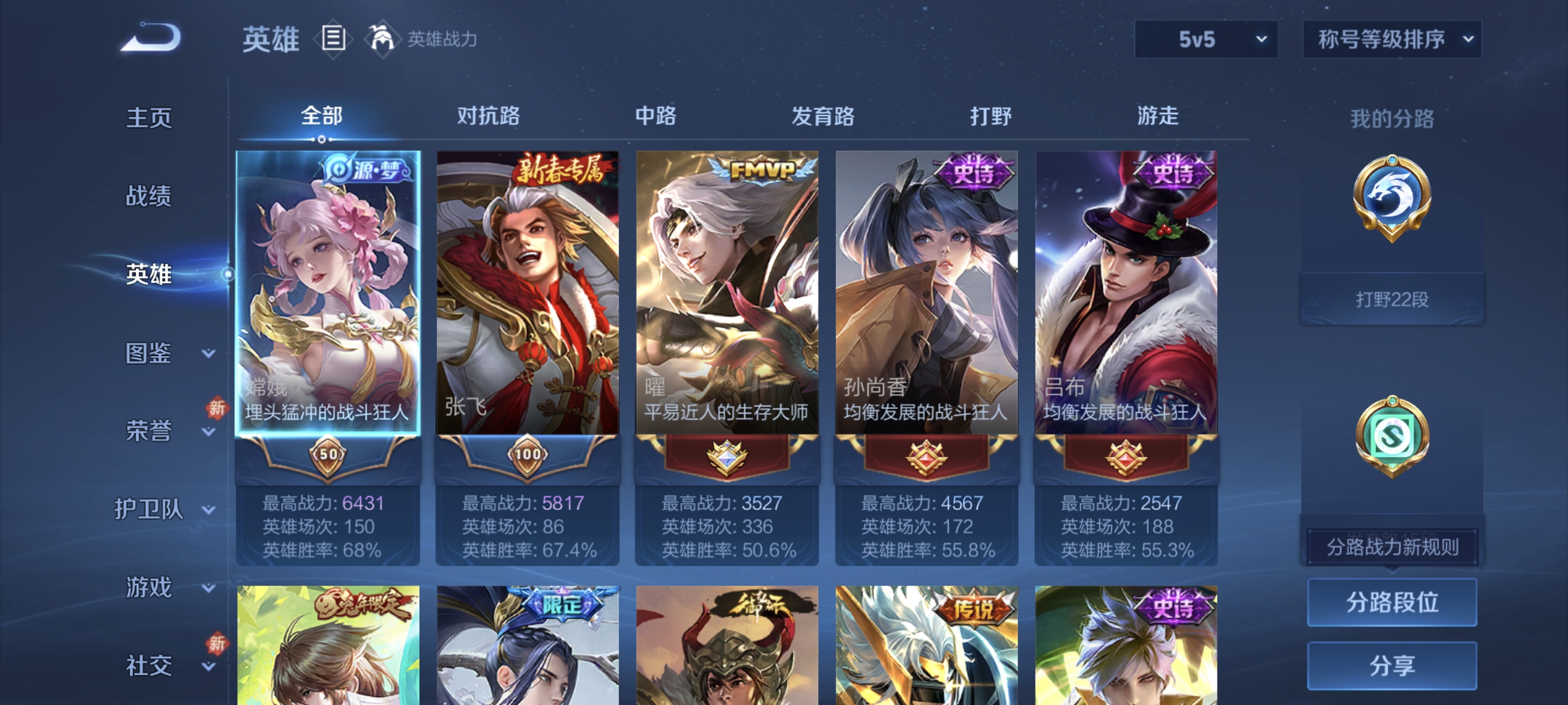Screen dimensions: 1568x705
Task: Switch to the 对抗路 tab
Action: [x=488, y=116]
